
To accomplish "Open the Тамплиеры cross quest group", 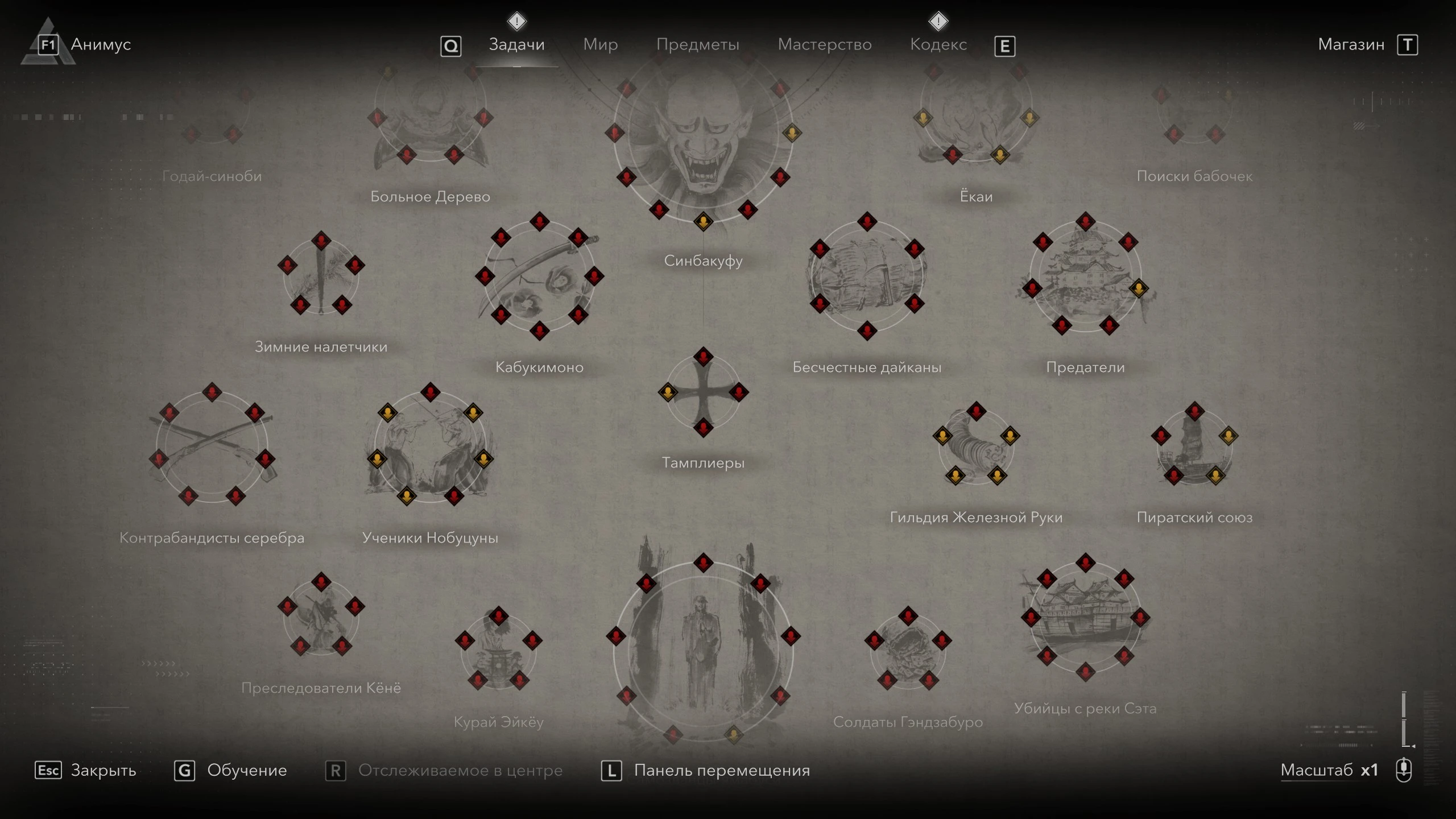I will point(702,392).
